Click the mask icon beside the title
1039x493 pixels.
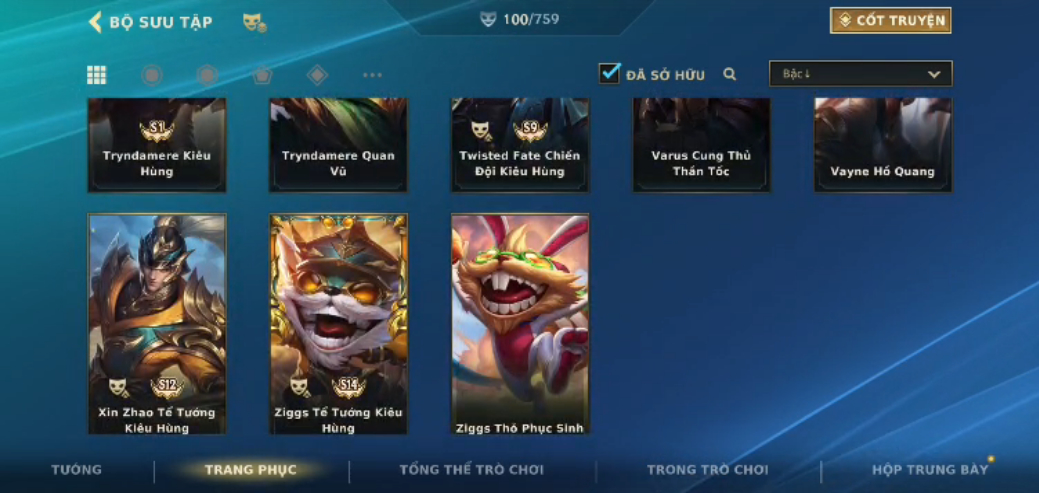coord(254,22)
